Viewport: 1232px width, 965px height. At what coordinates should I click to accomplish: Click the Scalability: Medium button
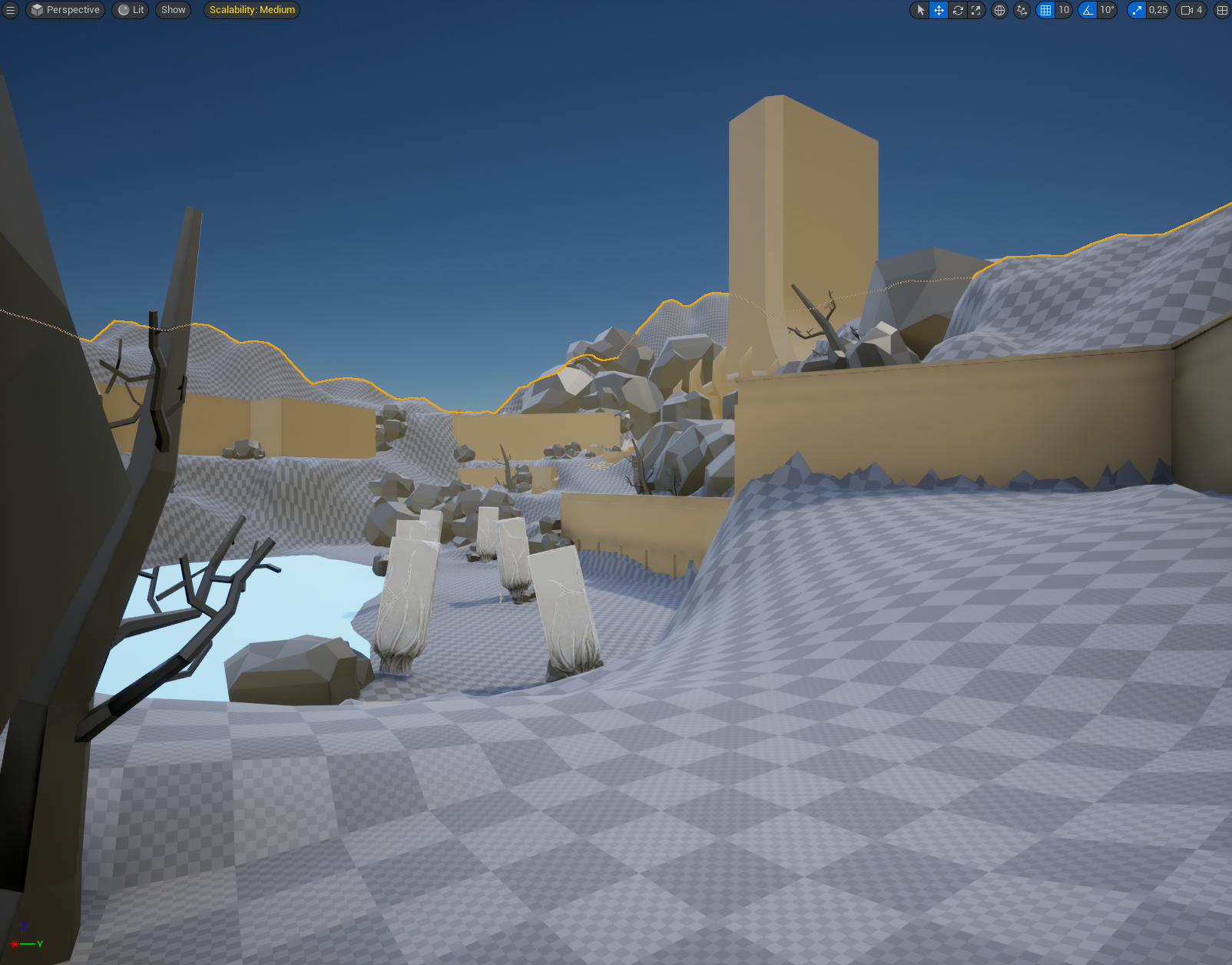[x=251, y=10]
